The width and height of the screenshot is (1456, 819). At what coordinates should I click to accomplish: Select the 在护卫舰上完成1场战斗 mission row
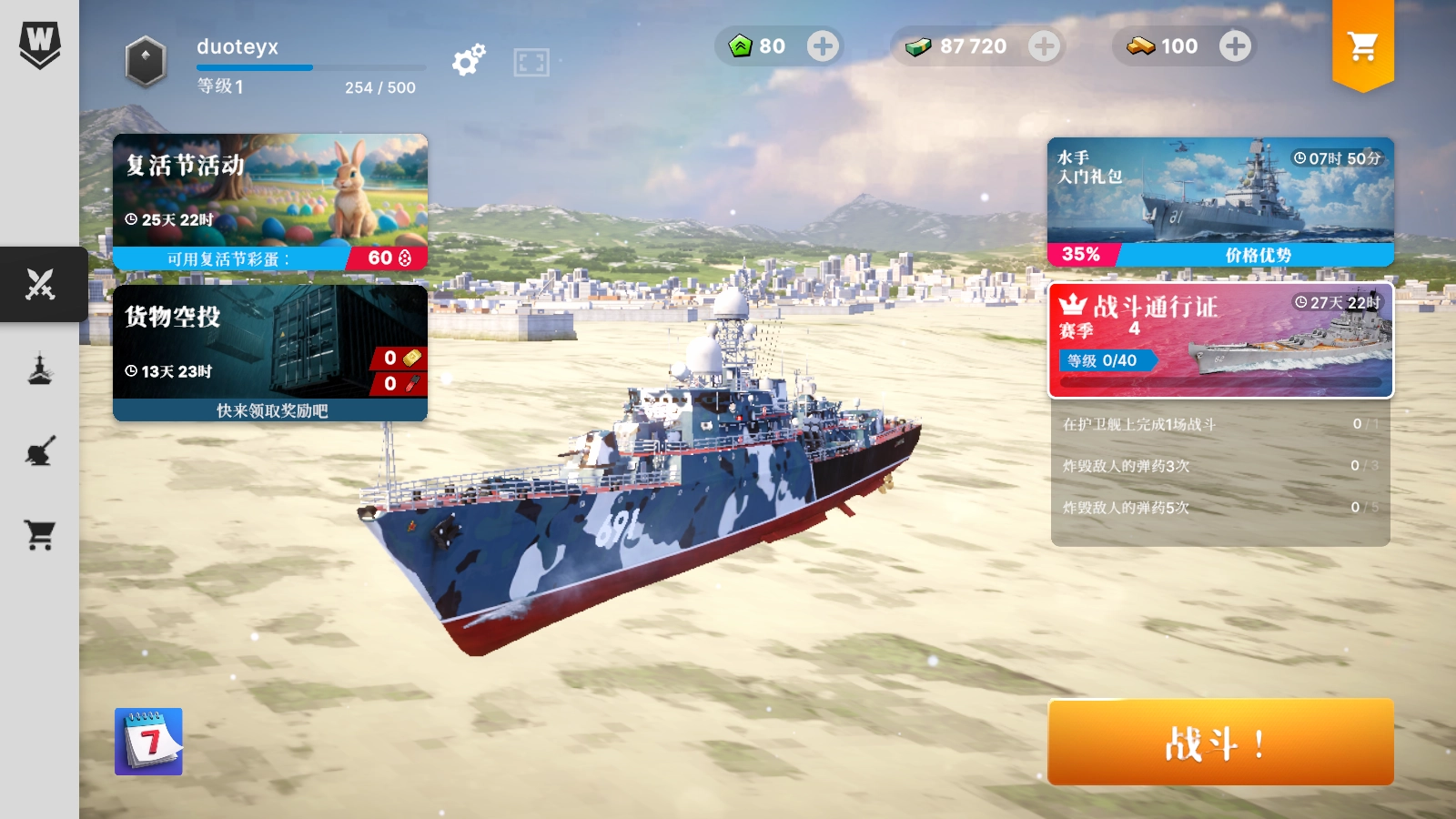[1220, 424]
